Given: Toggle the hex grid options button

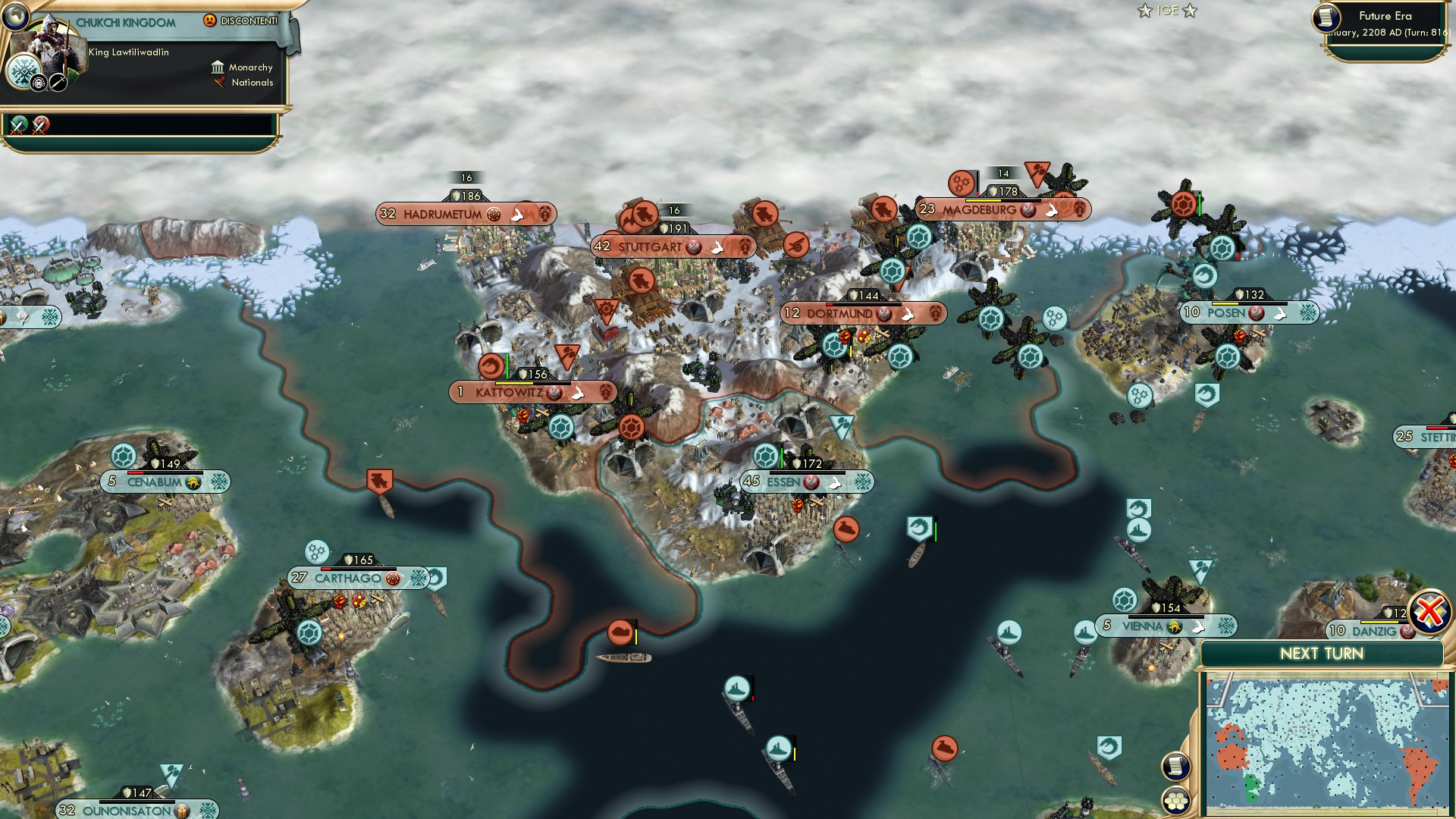Looking at the screenshot, I should pyautogui.click(x=1175, y=801).
